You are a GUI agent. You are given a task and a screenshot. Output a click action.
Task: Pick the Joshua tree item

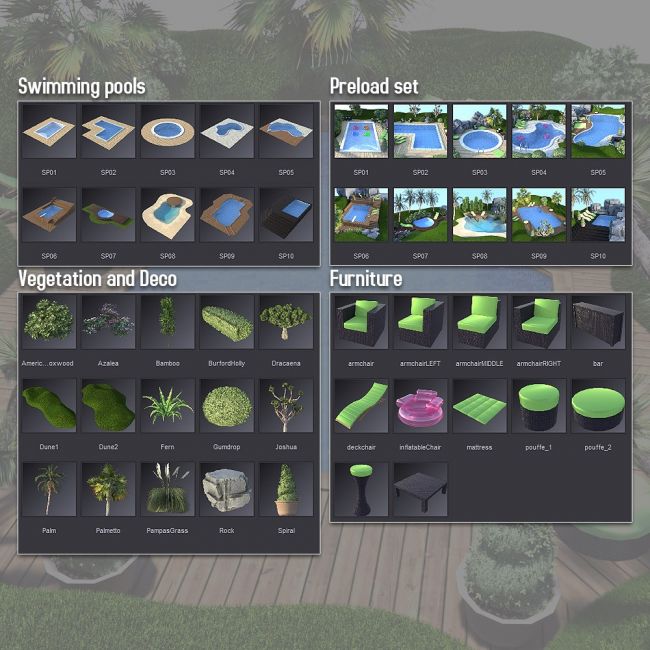286,406
